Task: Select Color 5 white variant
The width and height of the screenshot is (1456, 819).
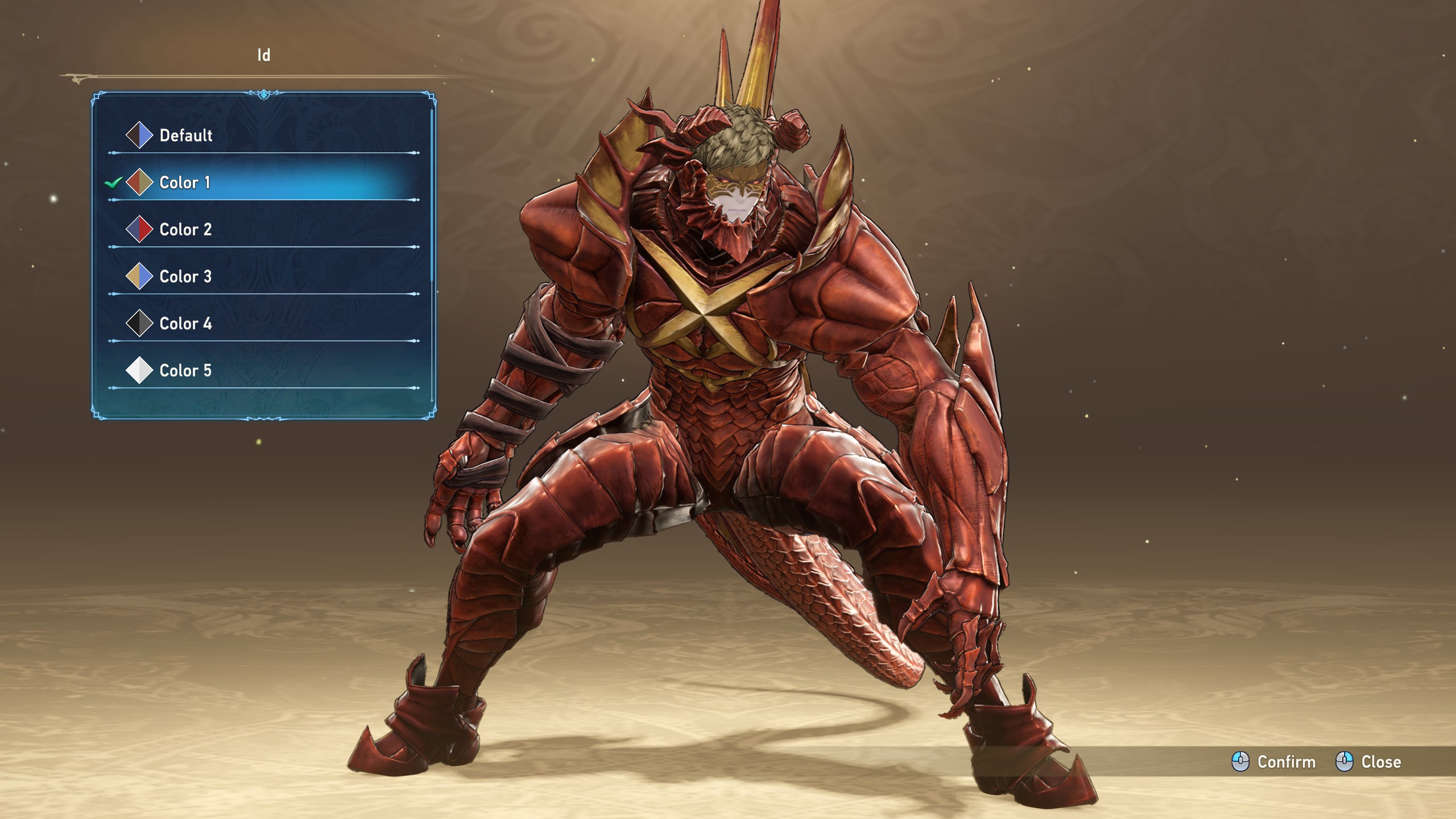Action: (x=185, y=371)
